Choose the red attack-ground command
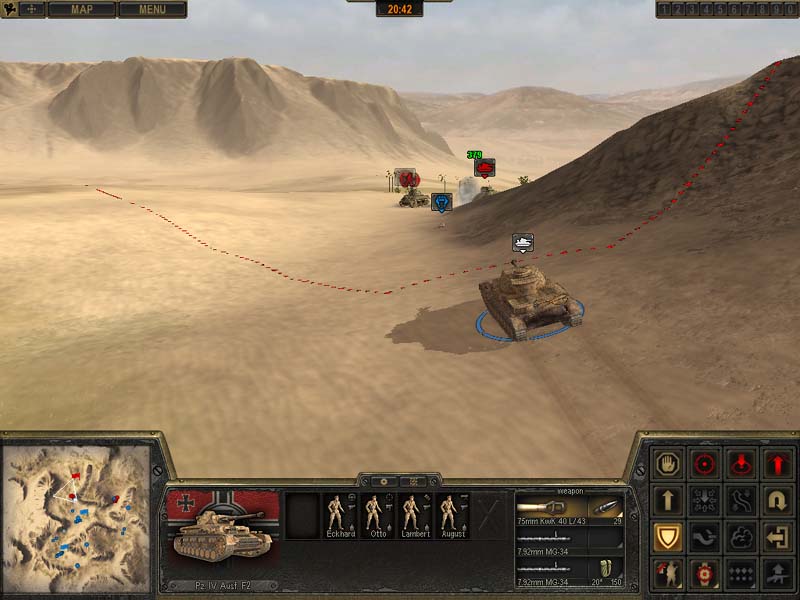This screenshot has height=600, width=800. pyautogui.click(x=741, y=464)
